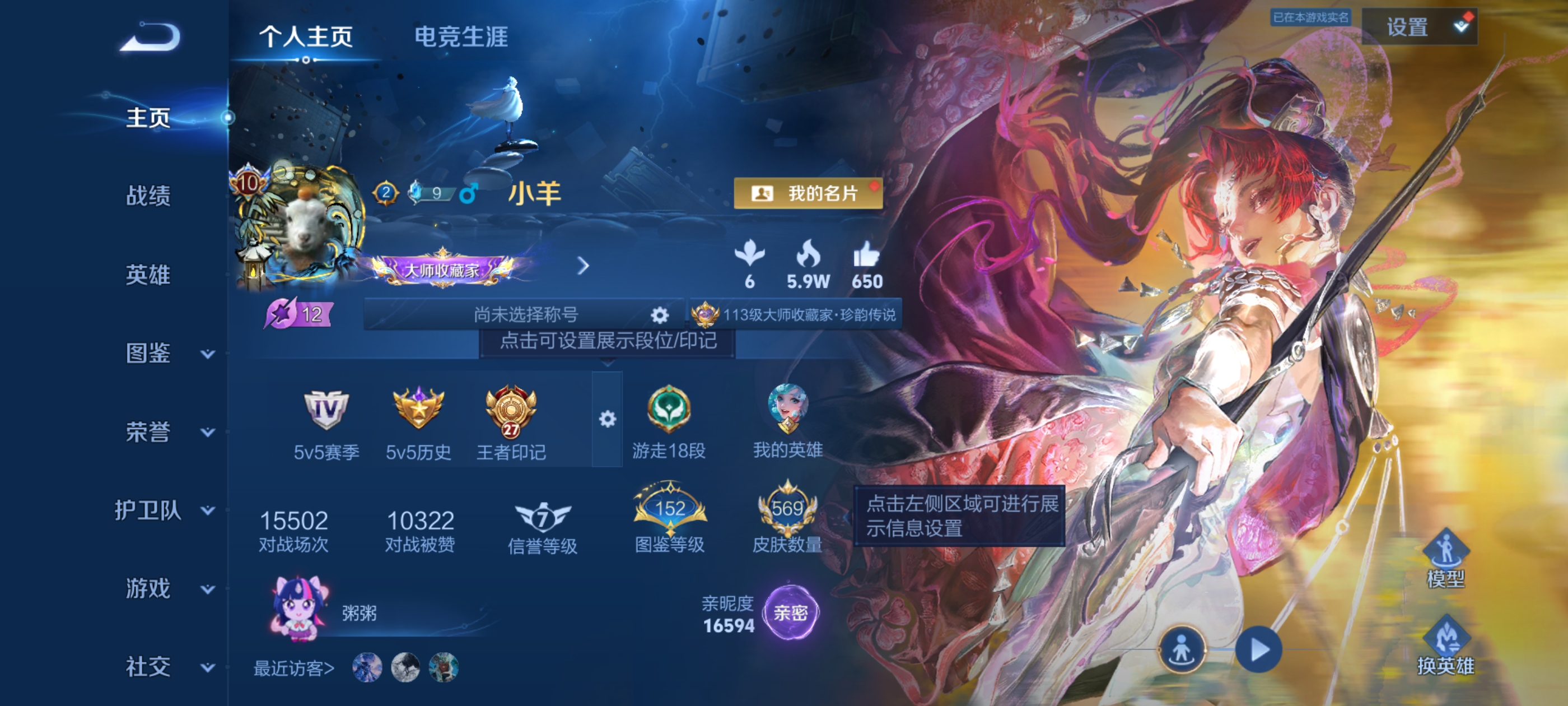This screenshot has width=1568, height=706.
Task: Switch to the 电竞生涯 tab
Action: 461,38
